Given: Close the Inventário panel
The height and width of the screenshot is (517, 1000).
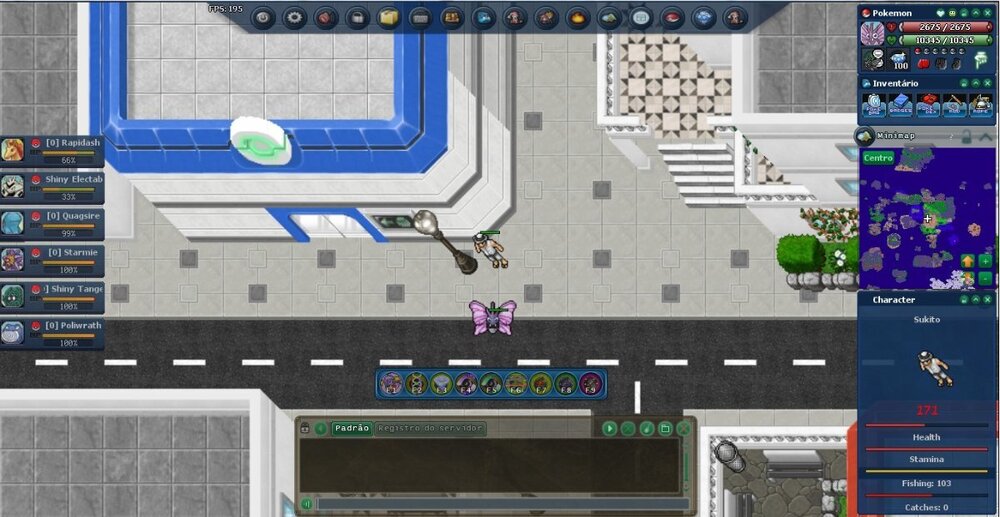Looking at the screenshot, I should (x=985, y=83).
